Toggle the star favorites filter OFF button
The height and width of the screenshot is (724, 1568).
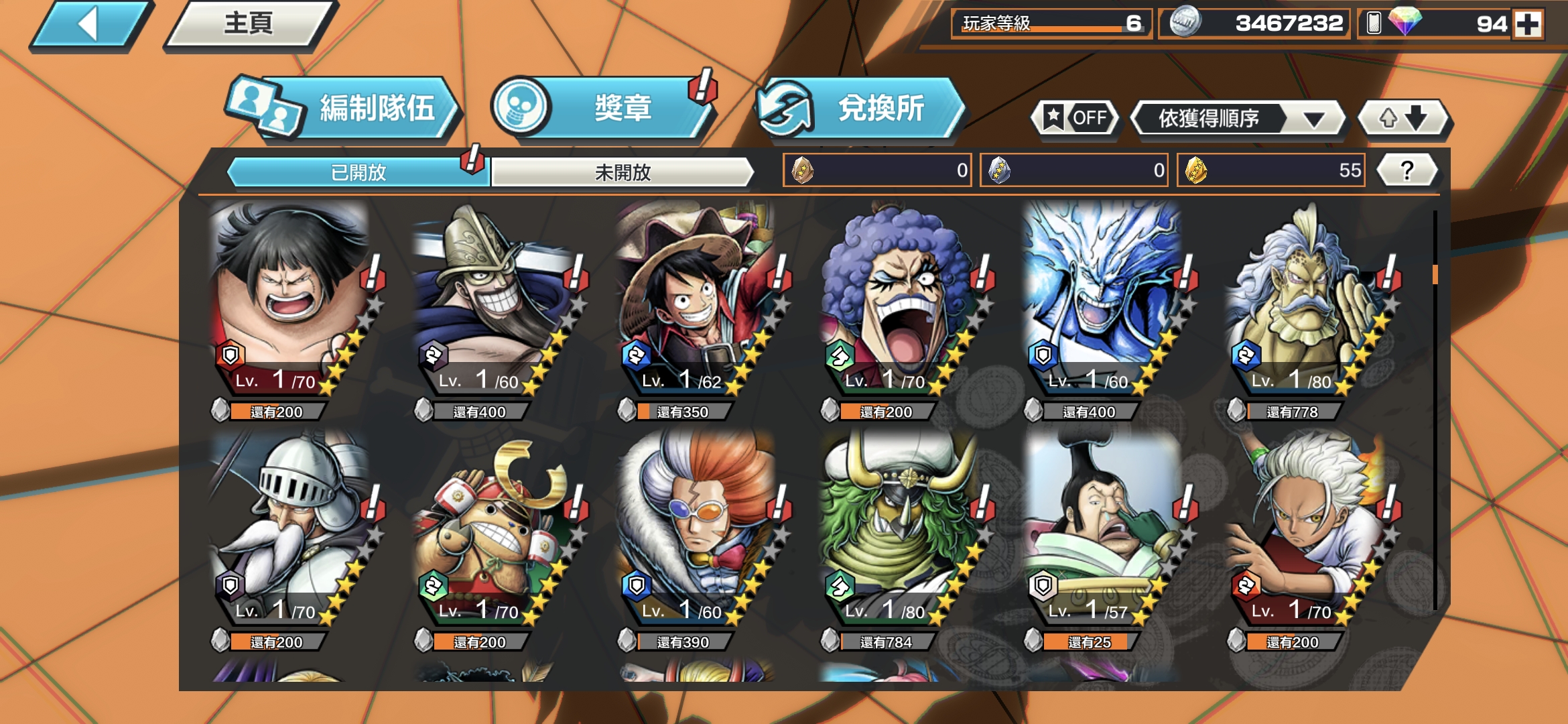(x=1075, y=119)
